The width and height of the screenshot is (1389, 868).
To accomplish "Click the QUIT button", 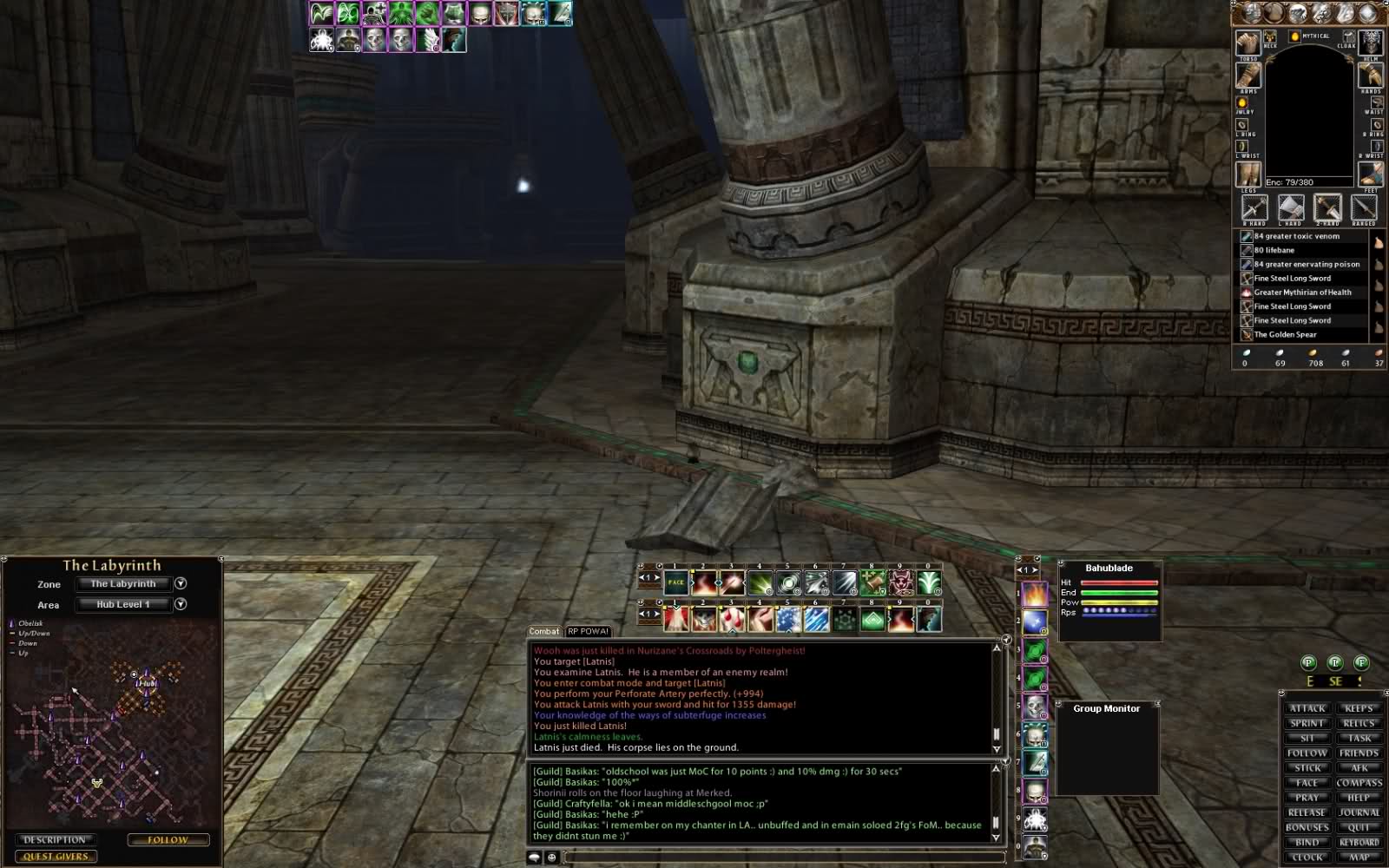I will (1359, 827).
